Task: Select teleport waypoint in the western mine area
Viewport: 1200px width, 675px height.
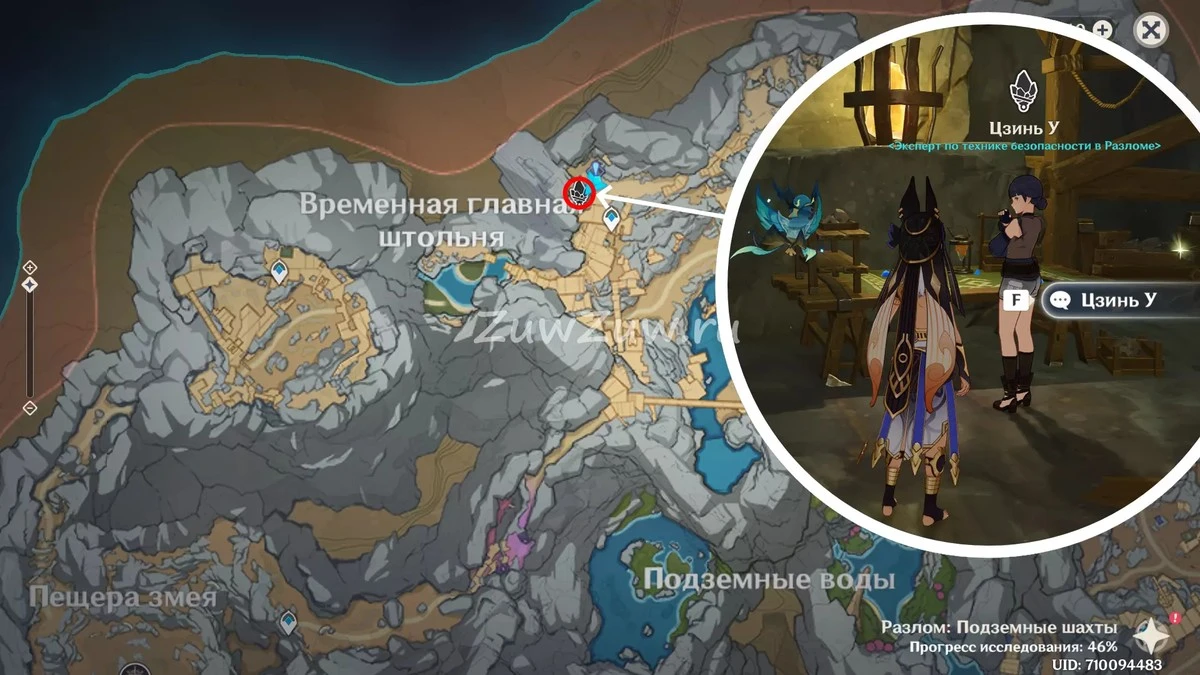Action: coord(280,268)
